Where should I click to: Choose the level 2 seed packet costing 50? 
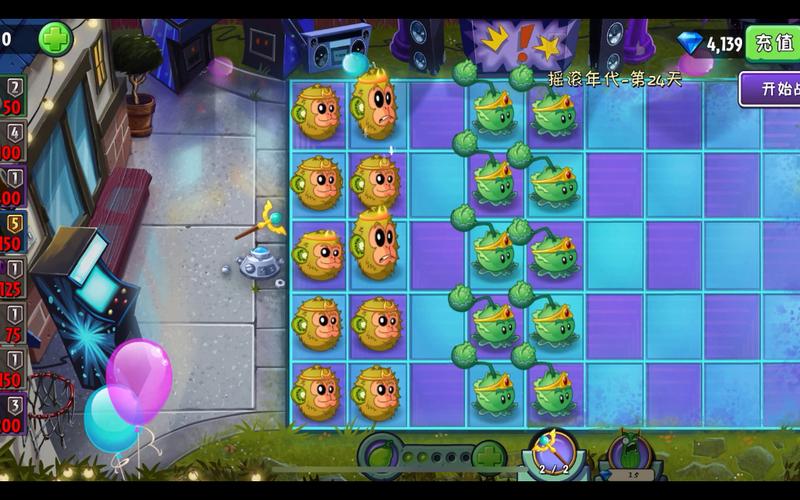[x=12, y=97]
